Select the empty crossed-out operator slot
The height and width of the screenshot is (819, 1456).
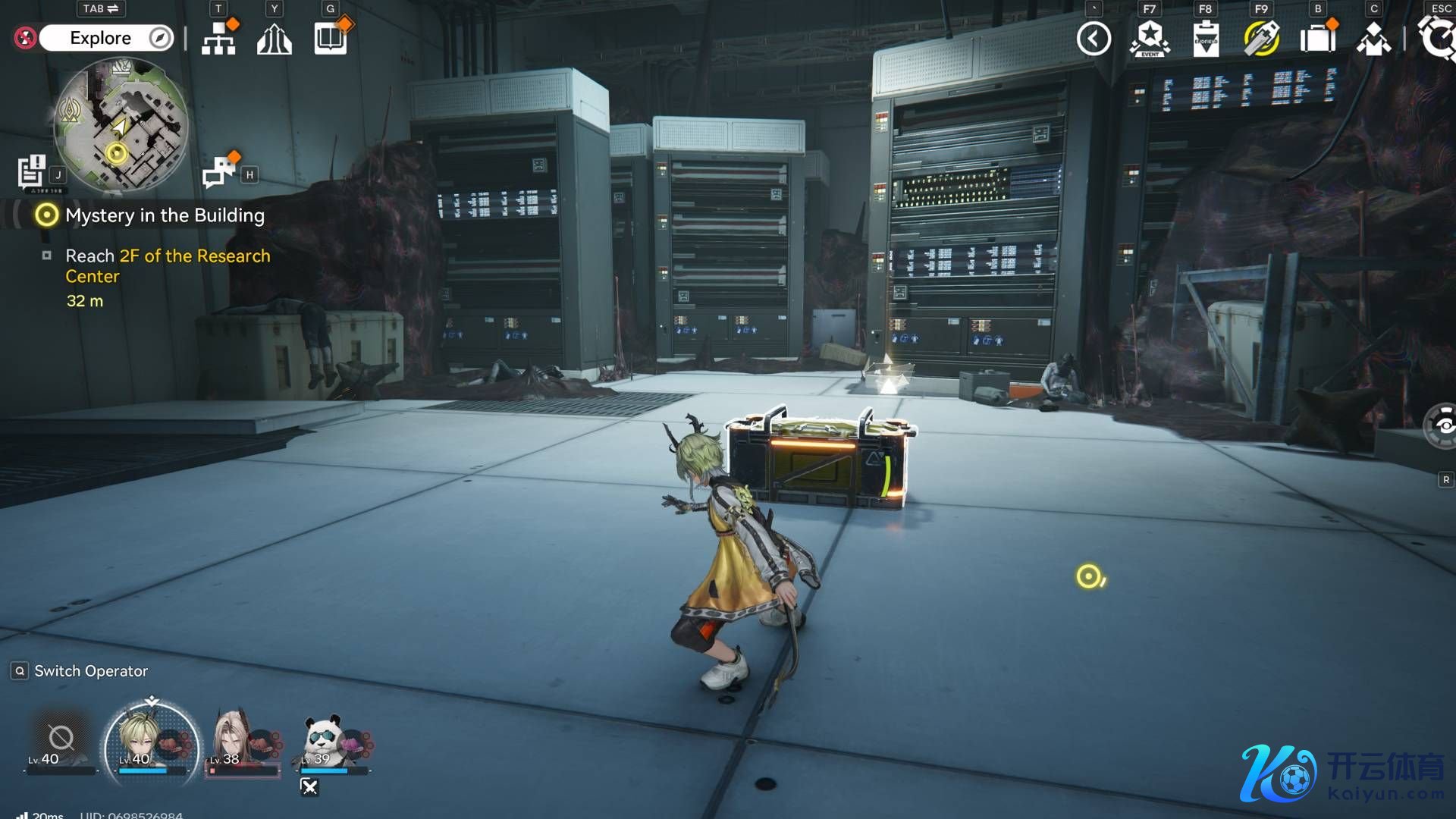coord(61,739)
